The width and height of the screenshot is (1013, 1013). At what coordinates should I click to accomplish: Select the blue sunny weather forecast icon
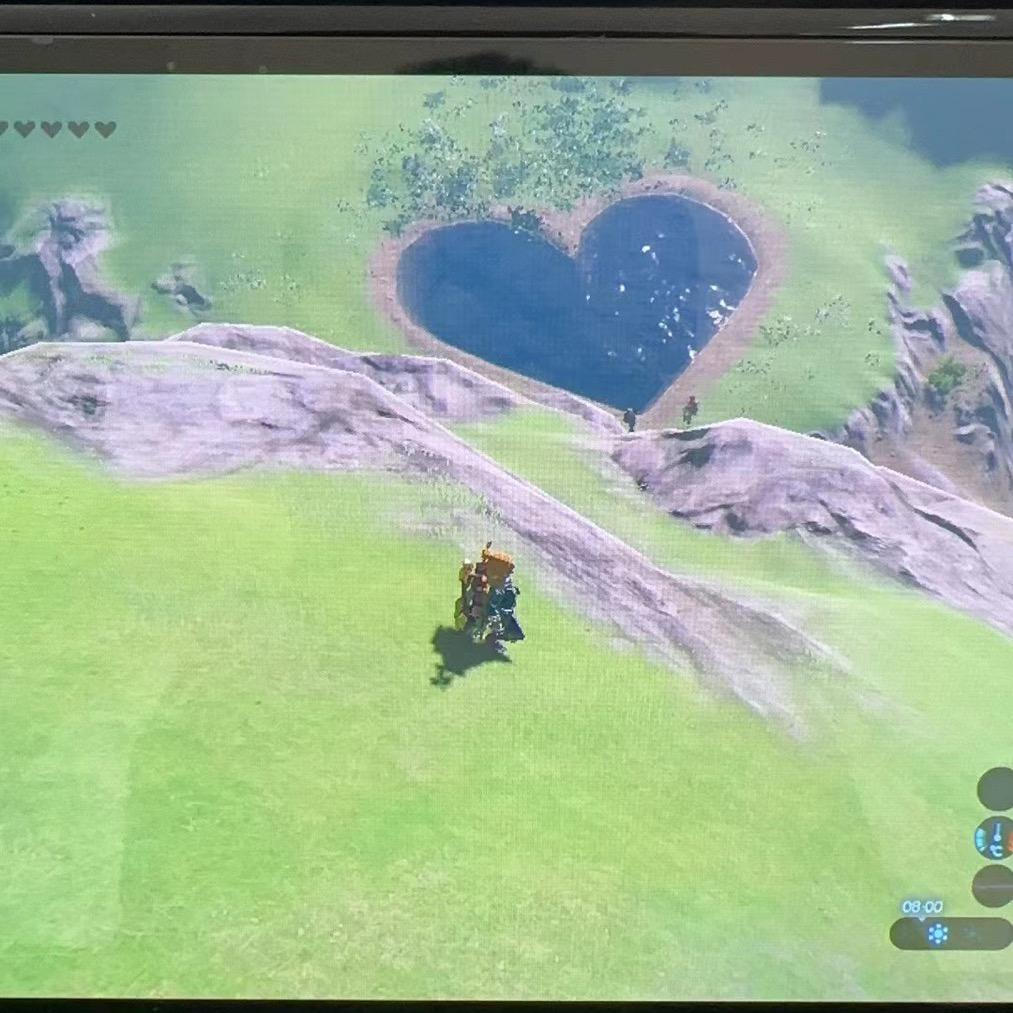coord(938,934)
